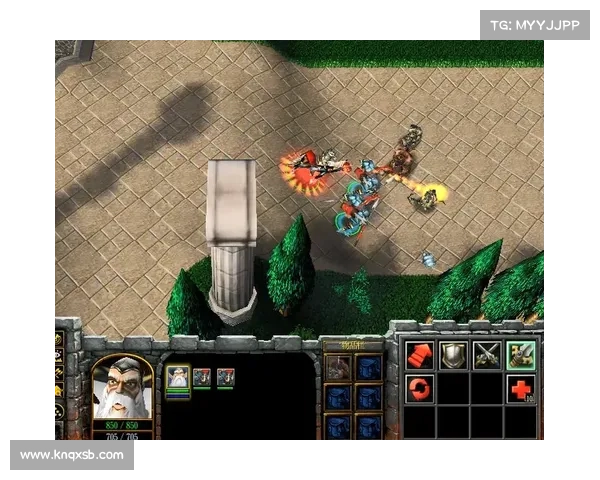The image size is (600, 480).
Task: Click the red arrow move command
Action: point(419,355)
